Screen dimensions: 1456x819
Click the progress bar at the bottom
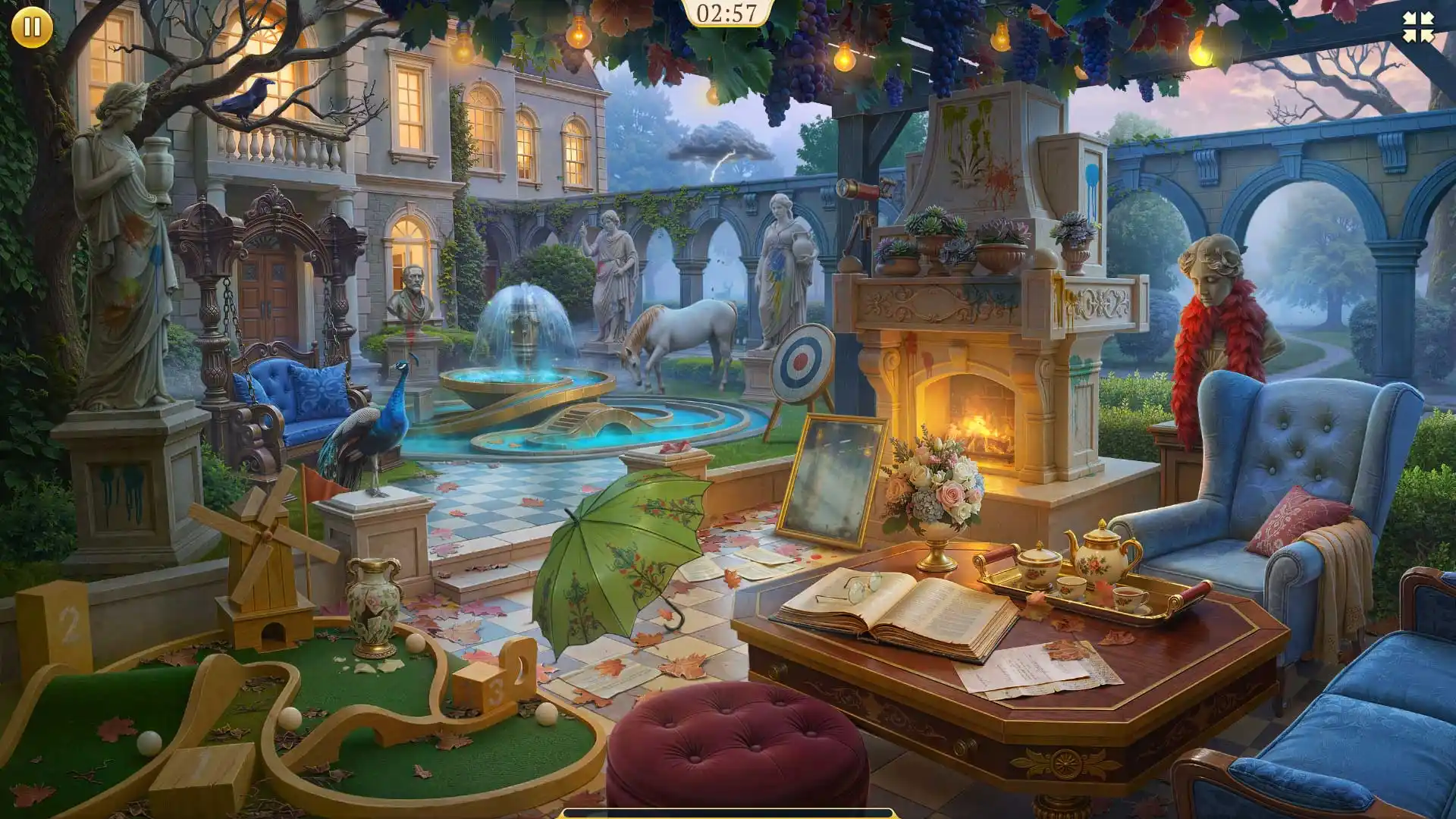[728, 814]
